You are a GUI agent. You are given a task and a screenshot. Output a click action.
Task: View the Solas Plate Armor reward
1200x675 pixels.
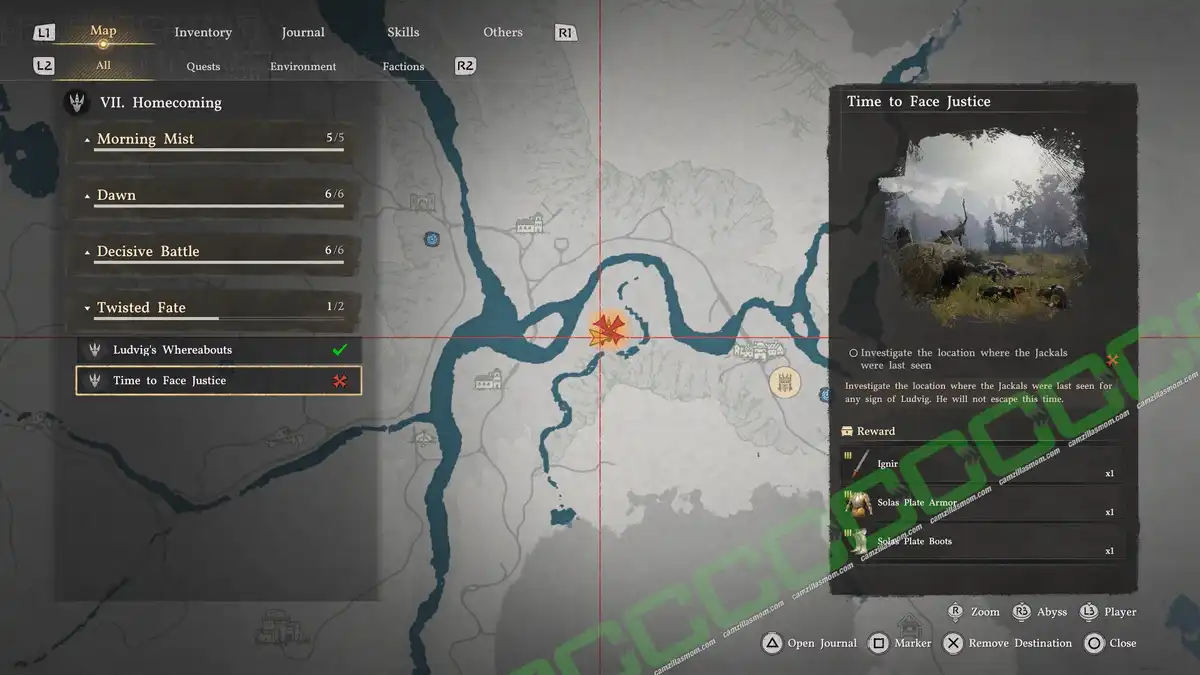[980, 505]
